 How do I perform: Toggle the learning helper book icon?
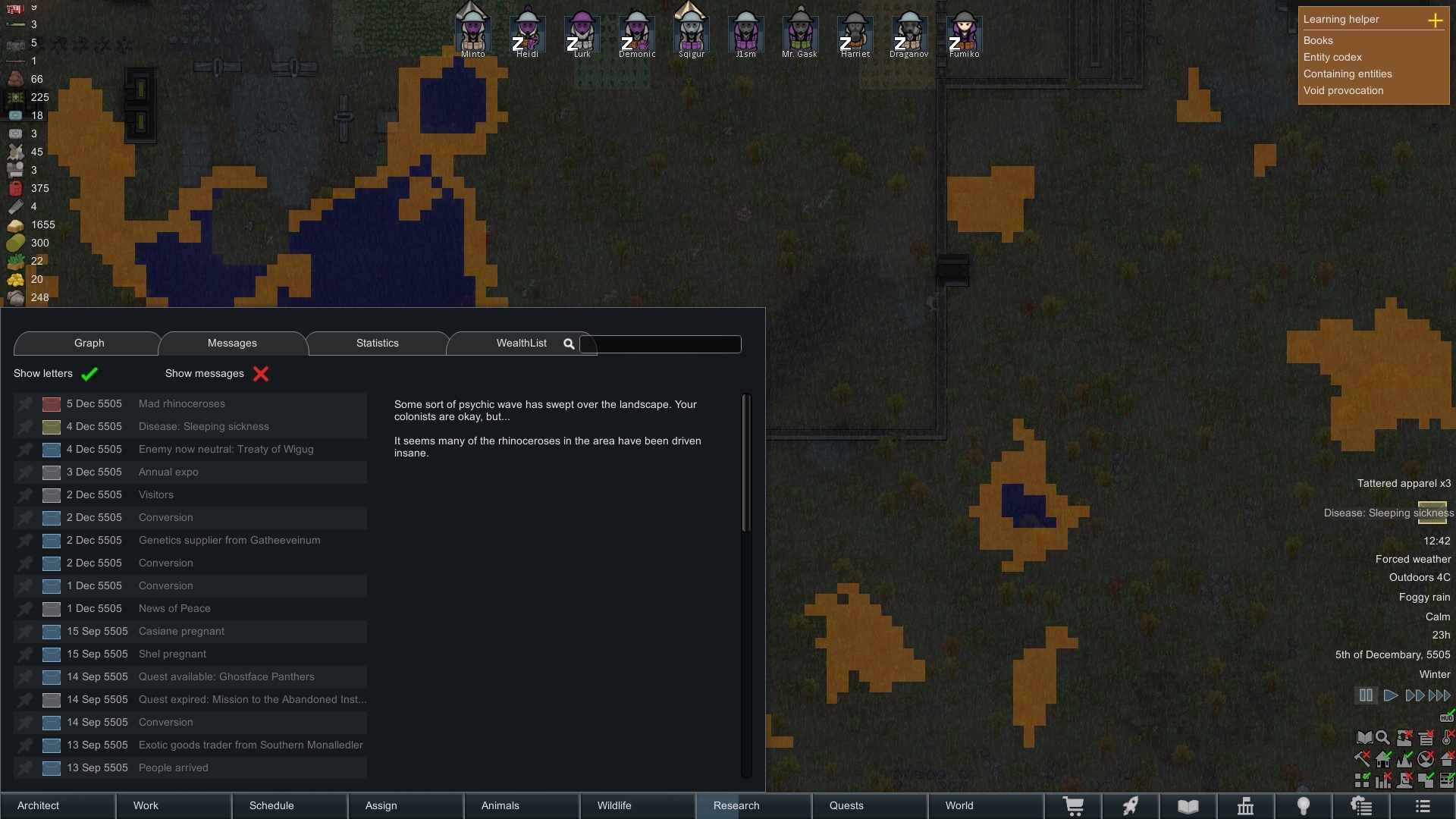(1364, 737)
